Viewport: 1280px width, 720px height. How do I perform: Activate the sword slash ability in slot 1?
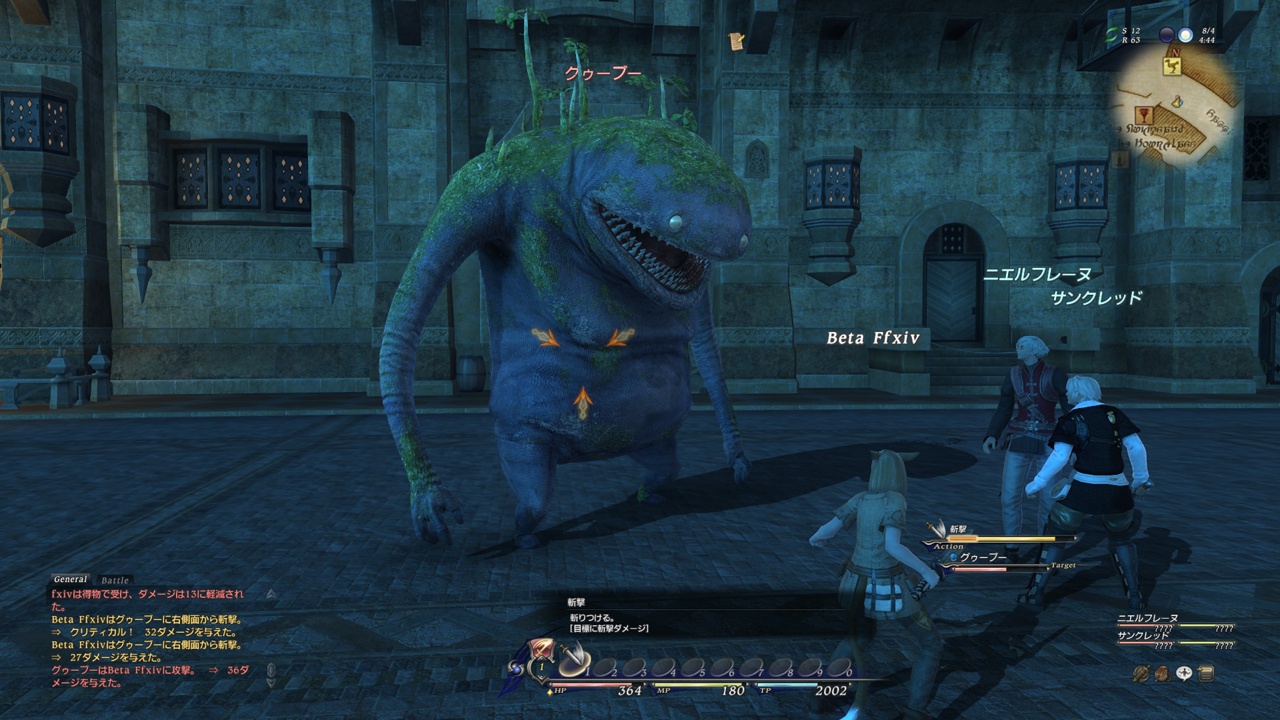click(x=575, y=663)
